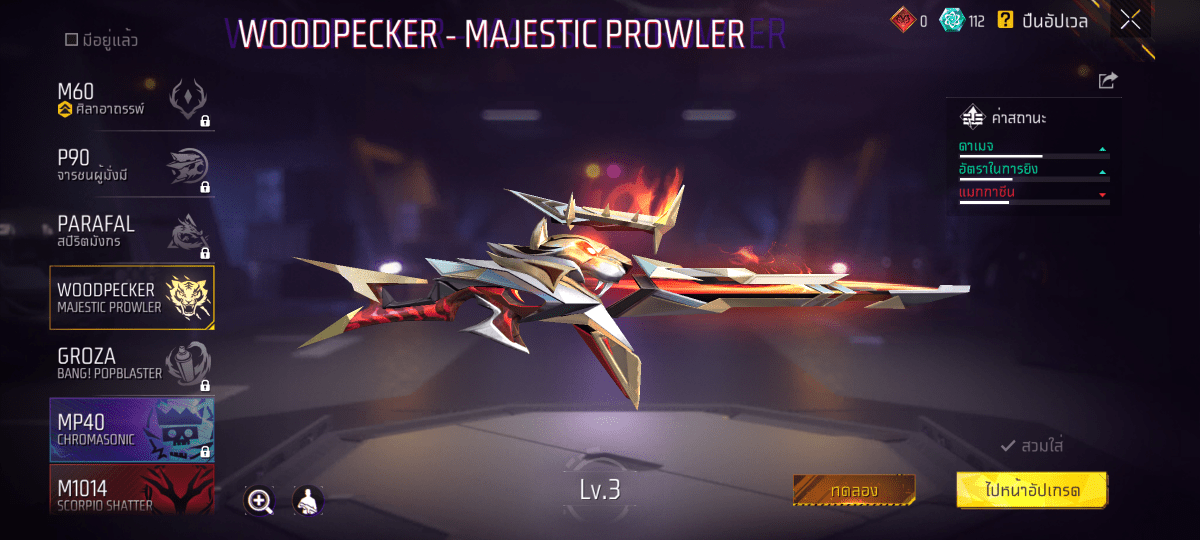Tap the ทดลอง trial button
1200x540 pixels.
854,491
